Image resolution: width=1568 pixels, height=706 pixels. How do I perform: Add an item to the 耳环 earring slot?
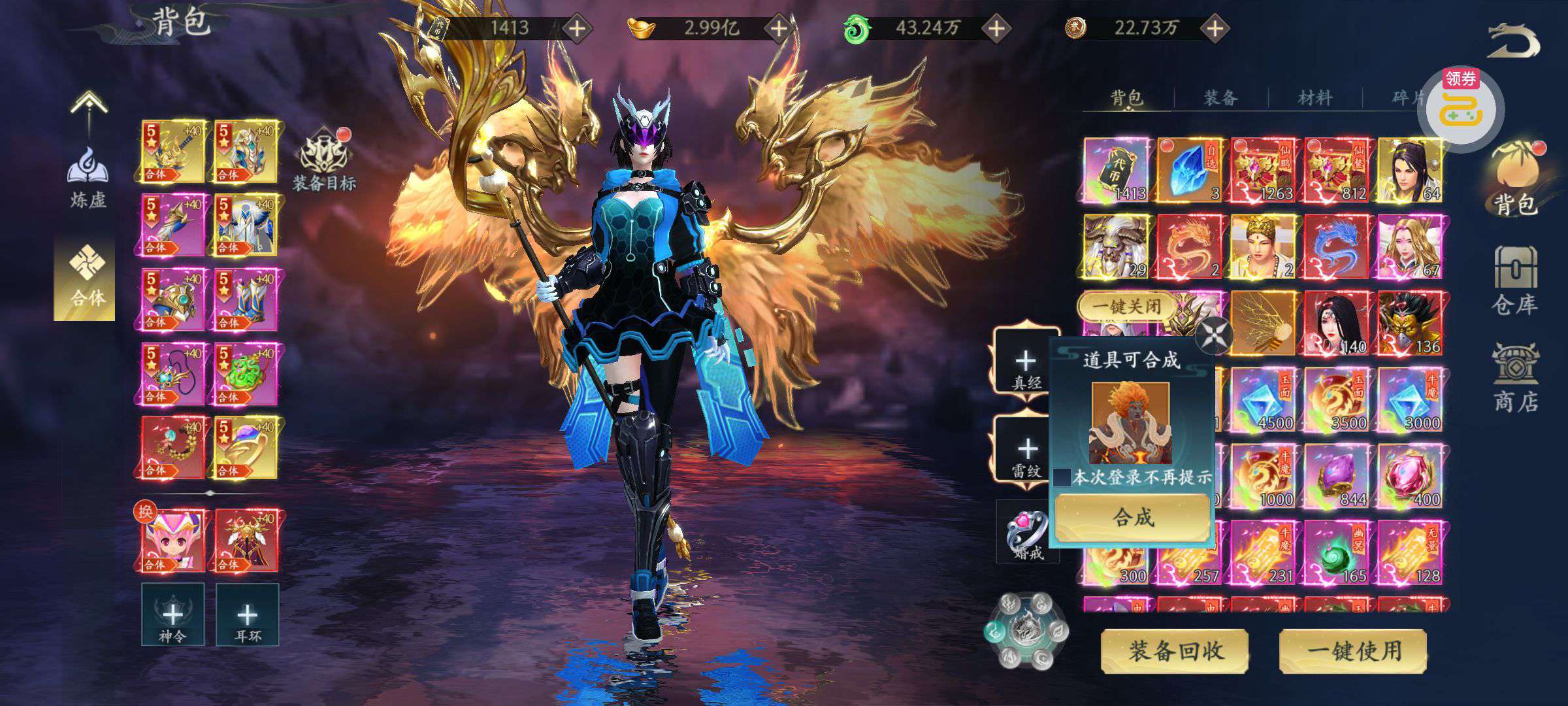click(247, 614)
